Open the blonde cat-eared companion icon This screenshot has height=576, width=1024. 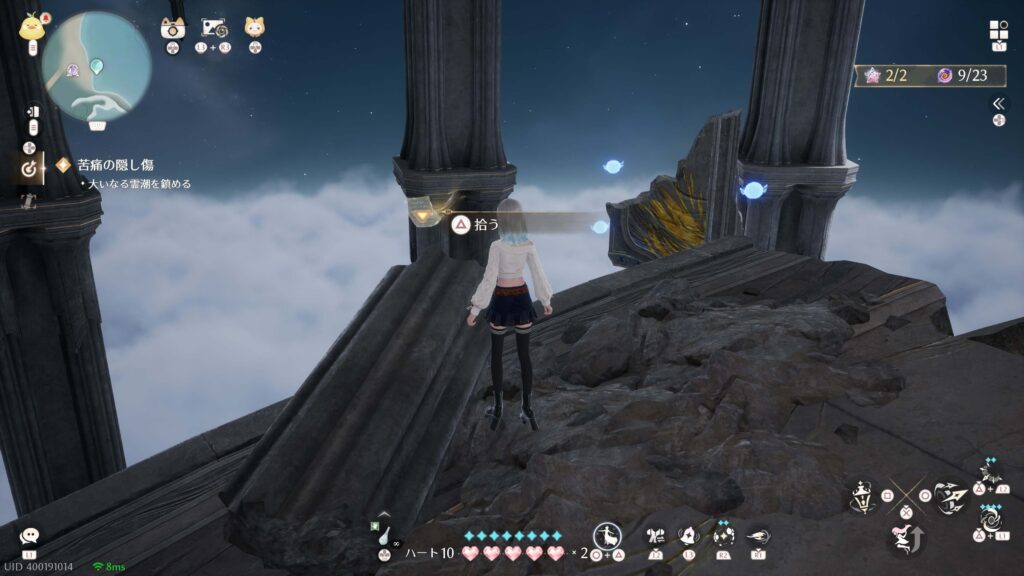point(255,27)
